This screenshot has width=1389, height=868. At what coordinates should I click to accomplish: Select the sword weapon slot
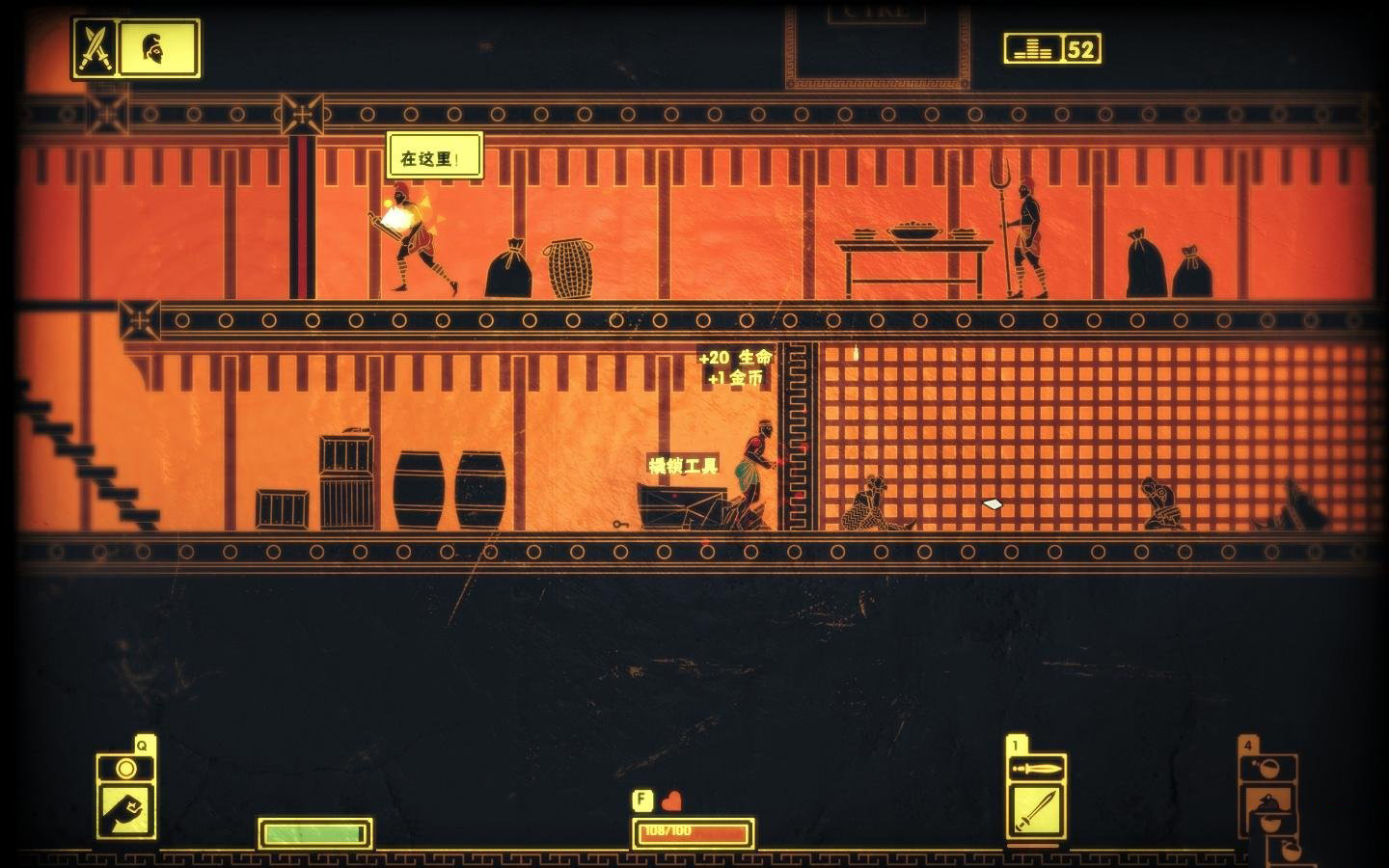point(1036,809)
